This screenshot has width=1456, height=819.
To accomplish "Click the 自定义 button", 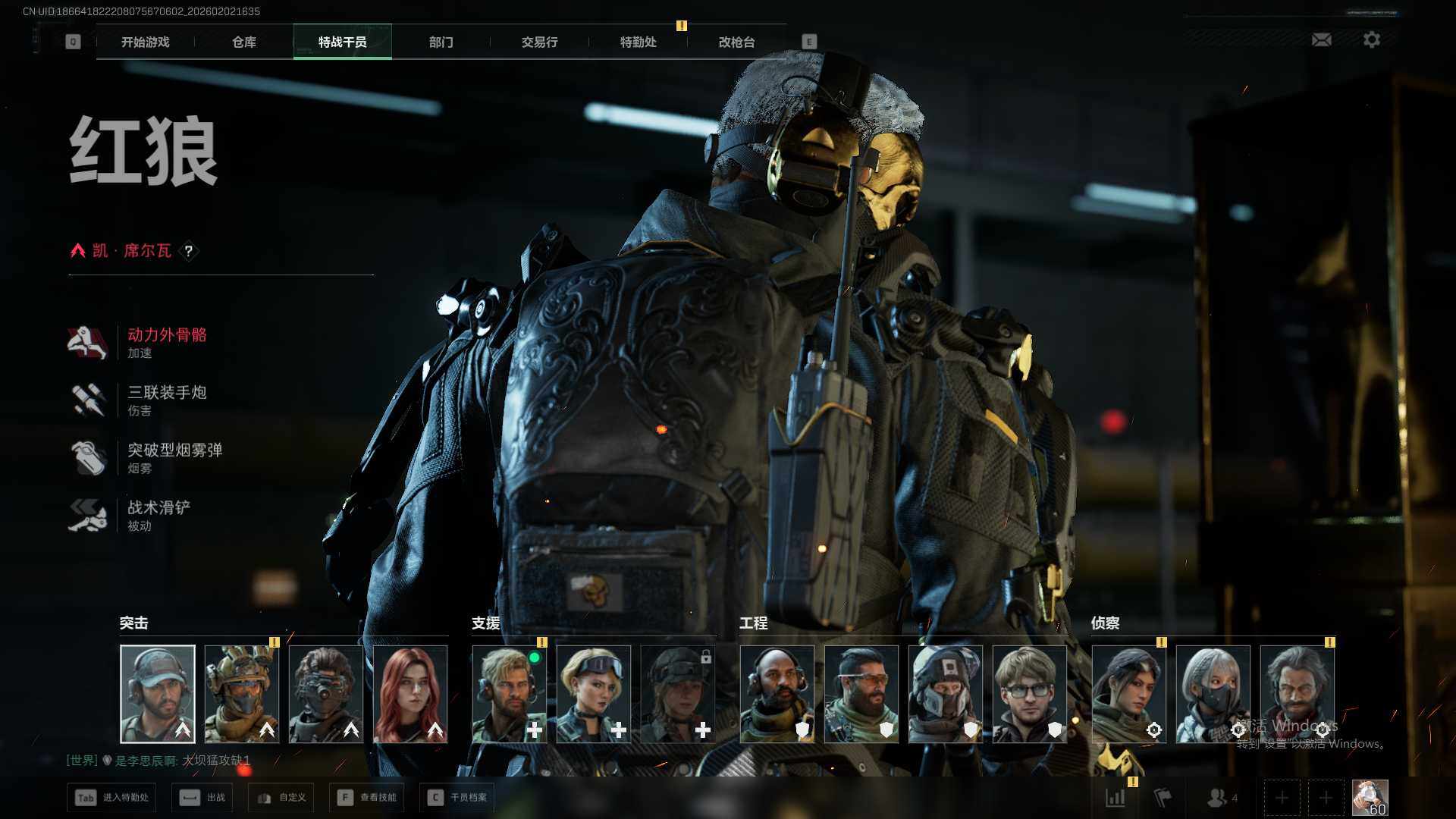I will click(x=281, y=797).
